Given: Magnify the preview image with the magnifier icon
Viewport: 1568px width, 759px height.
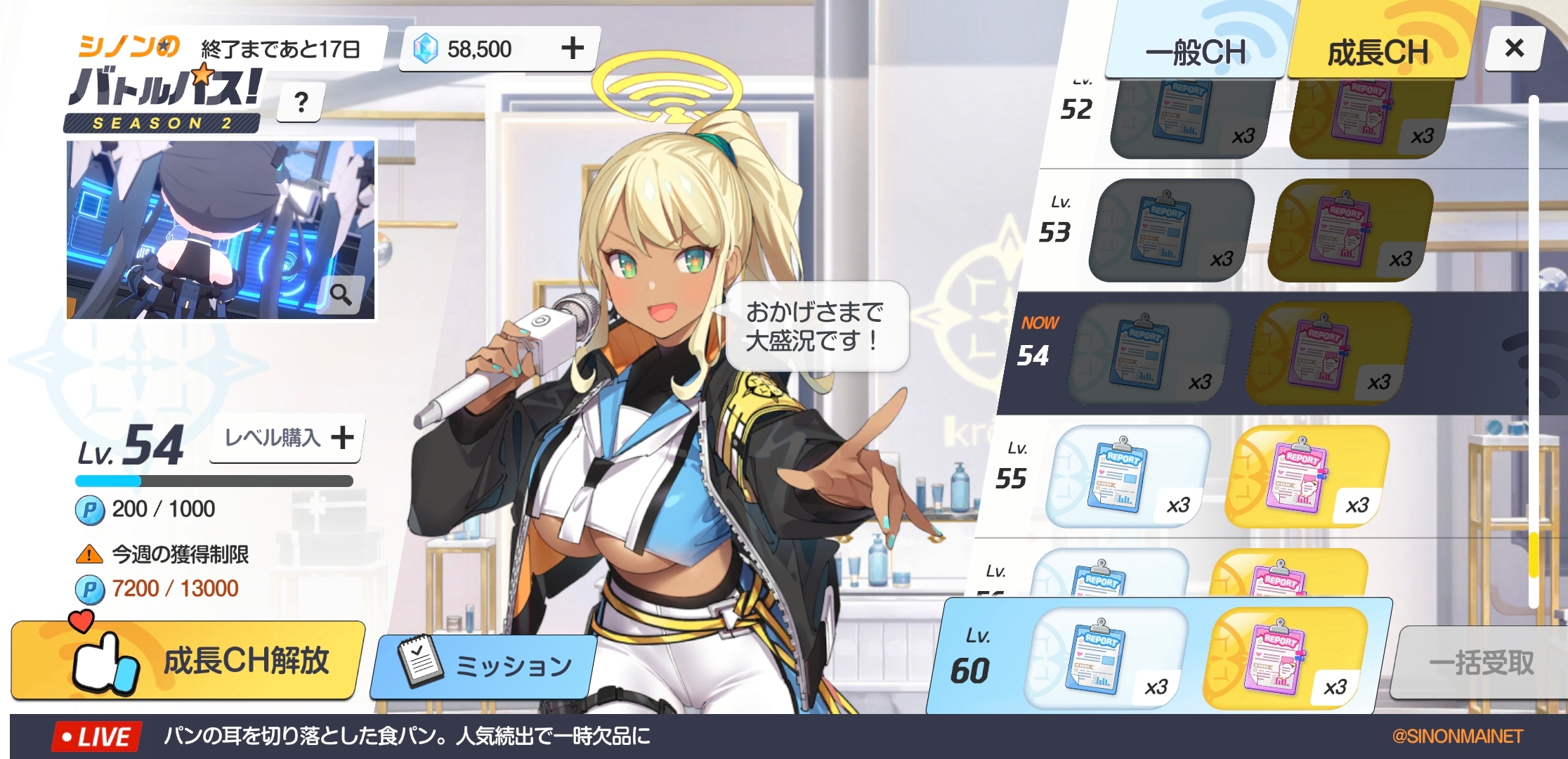Looking at the screenshot, I should tap(341, 294).
